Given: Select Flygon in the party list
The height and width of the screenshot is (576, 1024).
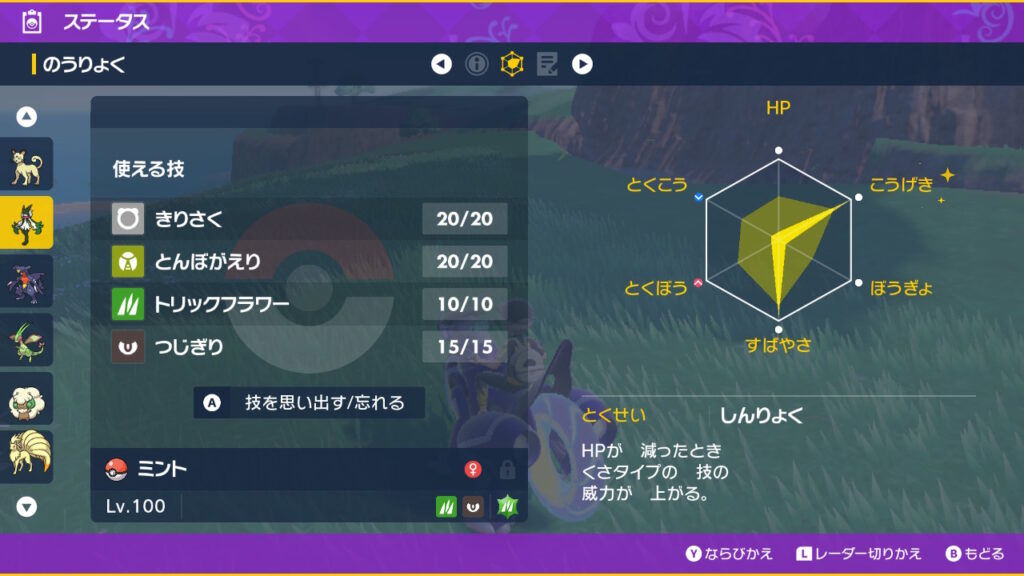Looking at the screenshot, I should tap(26, 340).
